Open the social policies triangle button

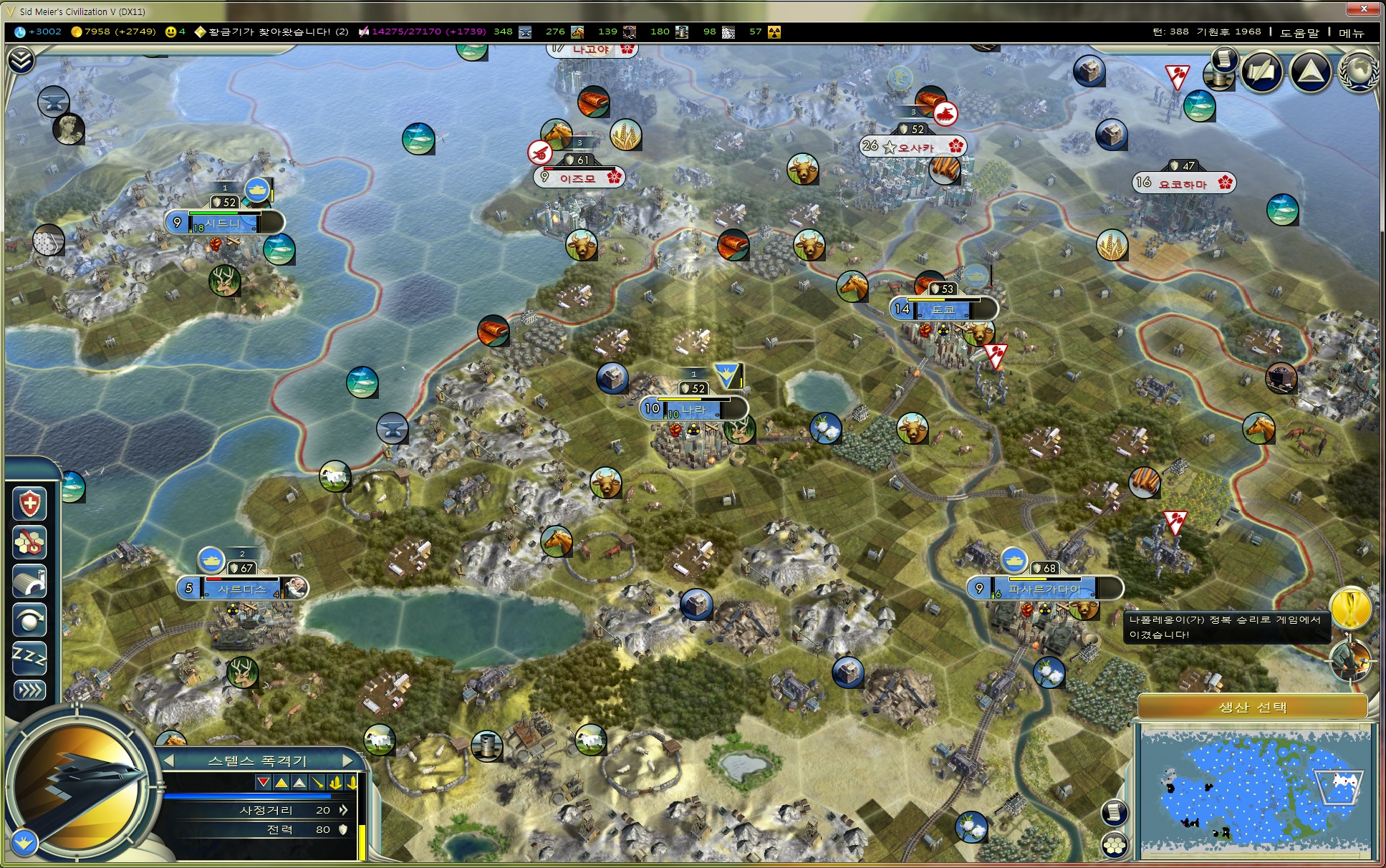tap(1309, 71)
